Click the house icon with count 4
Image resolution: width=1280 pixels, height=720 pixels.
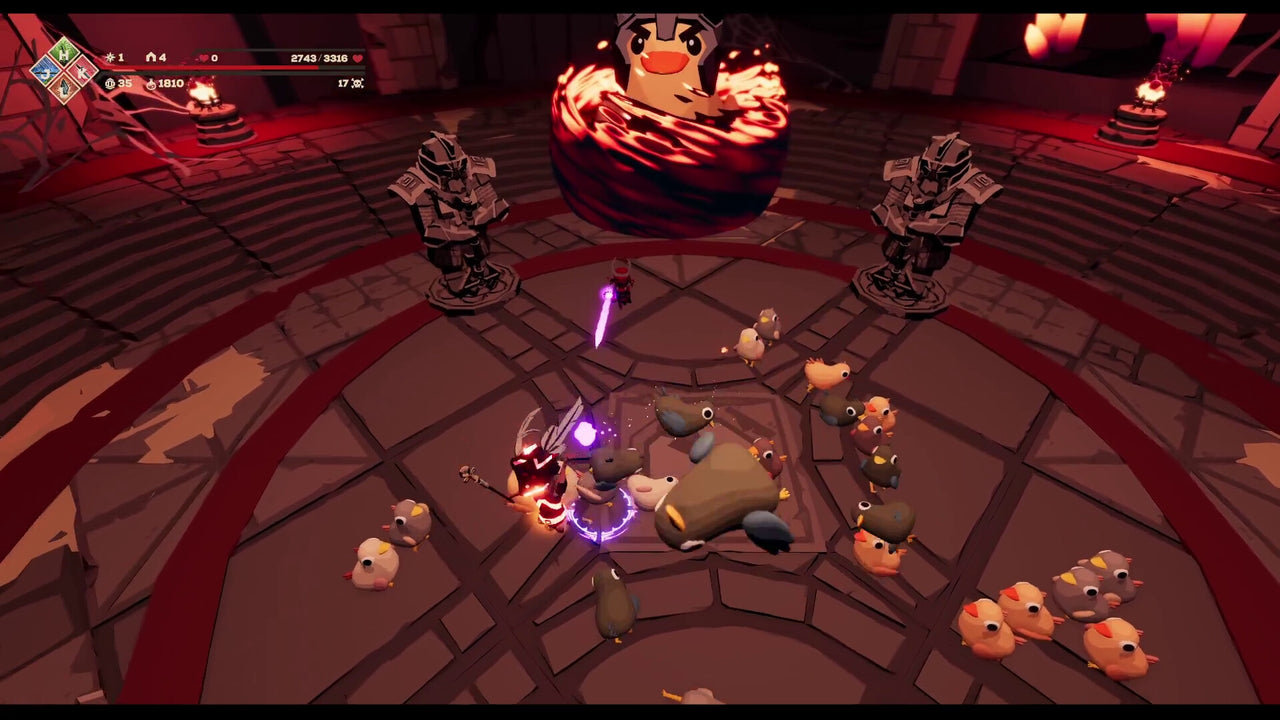tap(149, 57)
